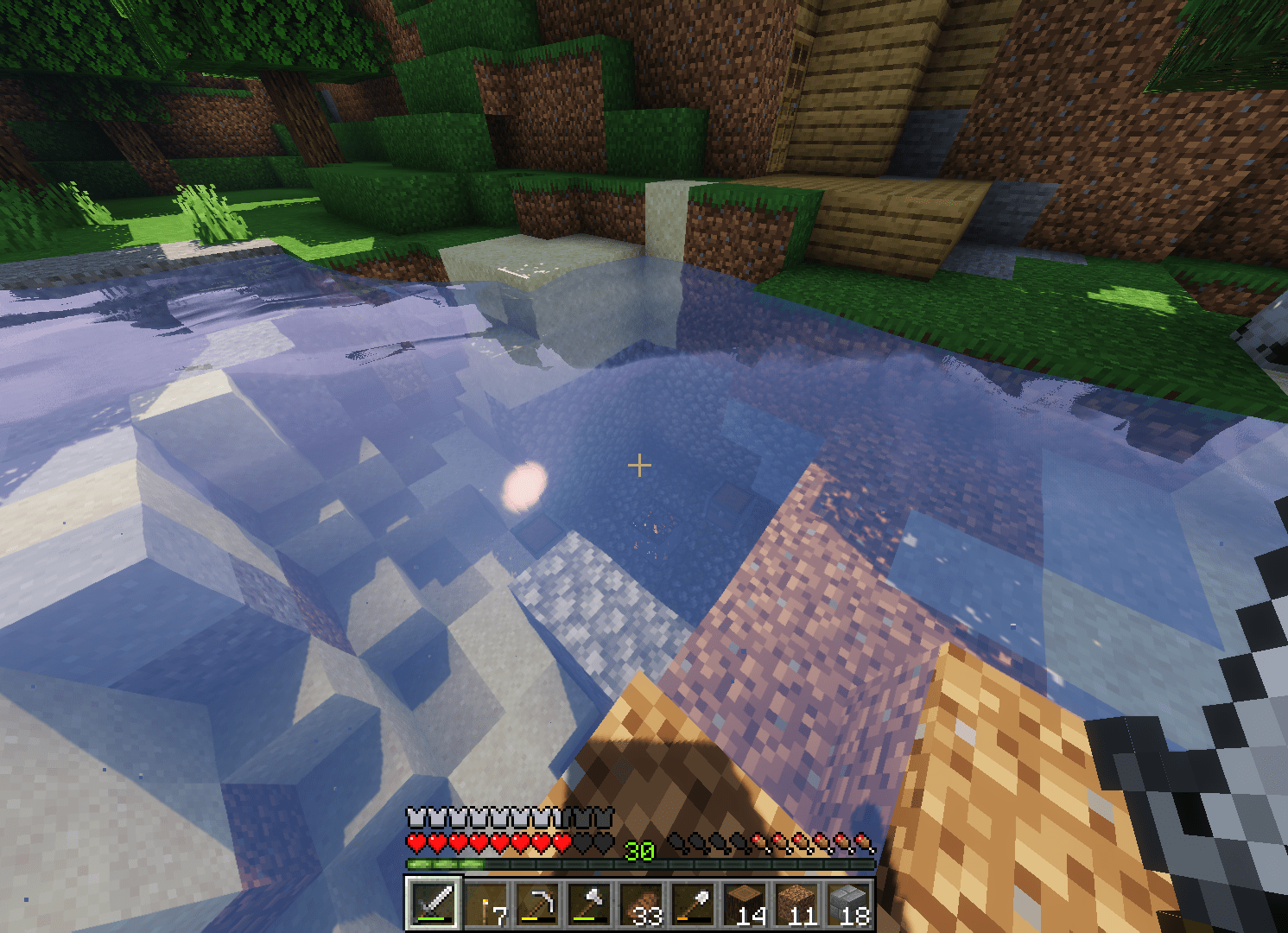Click the lens flare glow on the water
This screenshot has width=1288, height=933.
(x=524, y=488)
